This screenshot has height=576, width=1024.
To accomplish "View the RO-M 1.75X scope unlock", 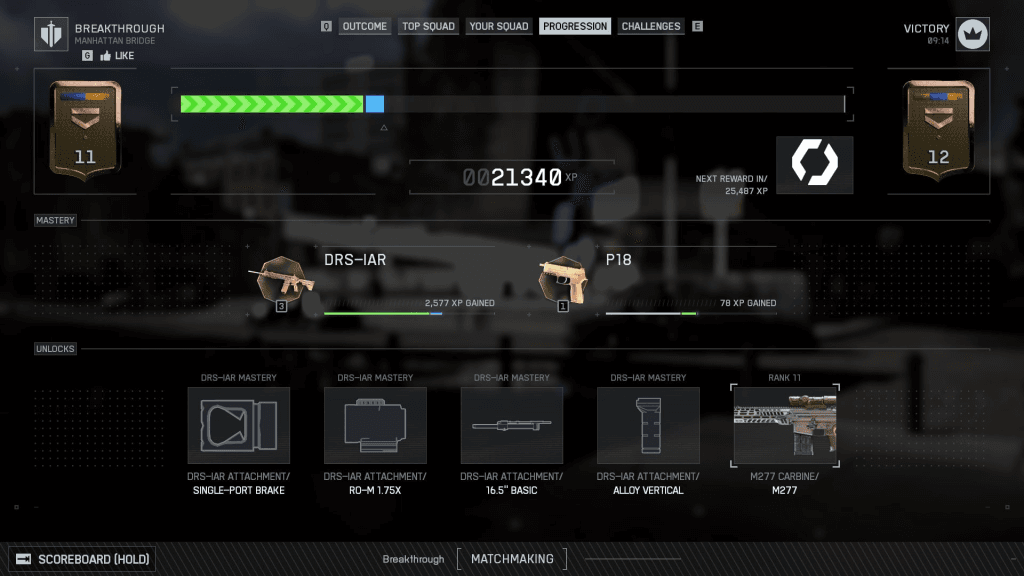I will (x=375, y=426).
